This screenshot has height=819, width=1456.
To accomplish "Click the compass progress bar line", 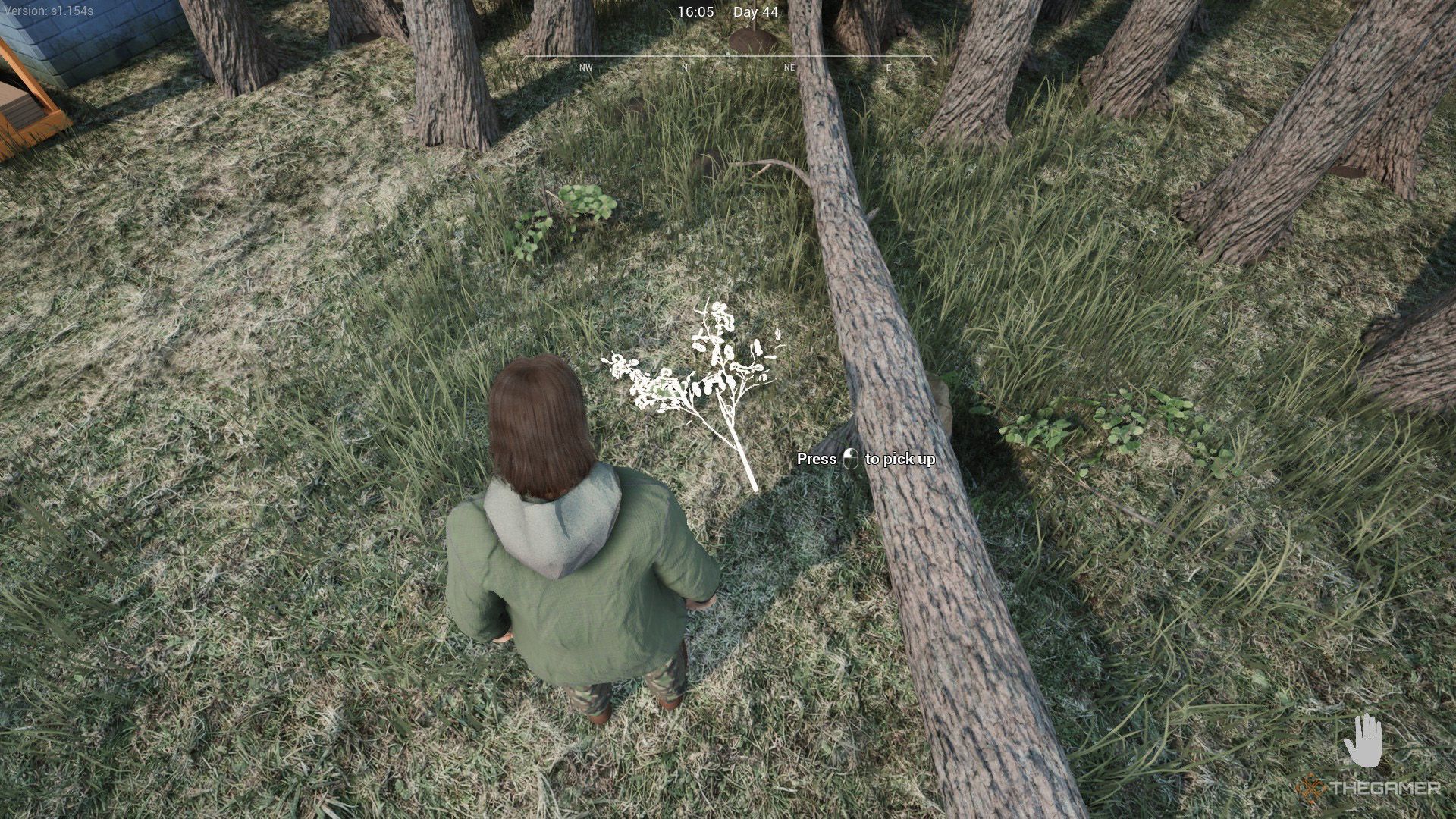I will tap(726, 55).
